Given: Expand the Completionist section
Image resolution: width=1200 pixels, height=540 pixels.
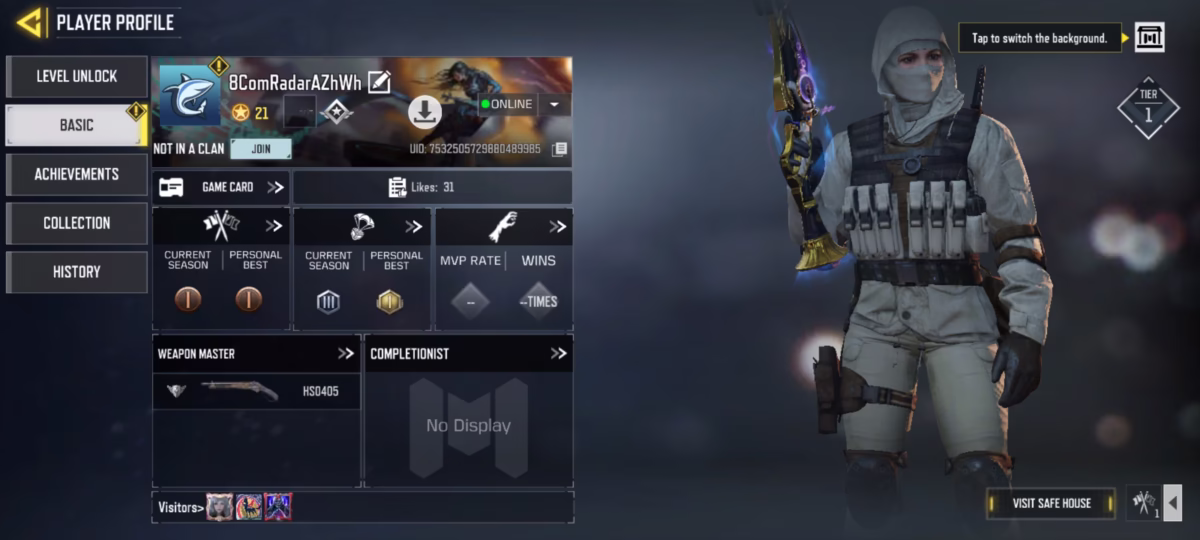Looking at the screenshot, I should coord(558,353).
